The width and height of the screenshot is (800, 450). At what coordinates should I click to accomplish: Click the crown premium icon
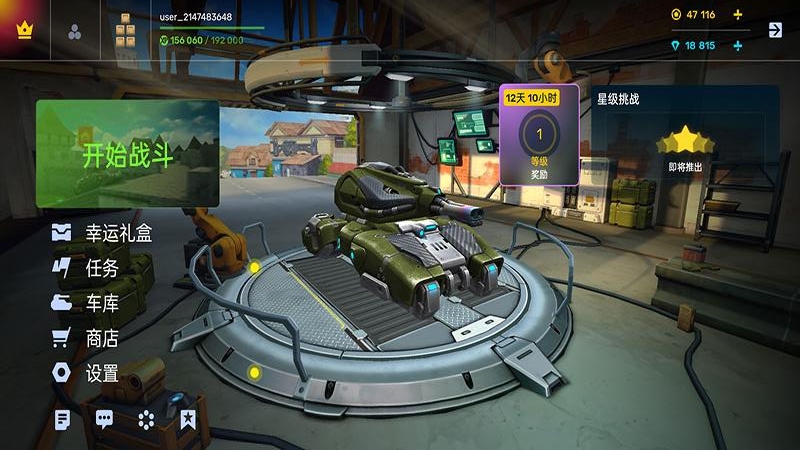(x=25, y=29)
